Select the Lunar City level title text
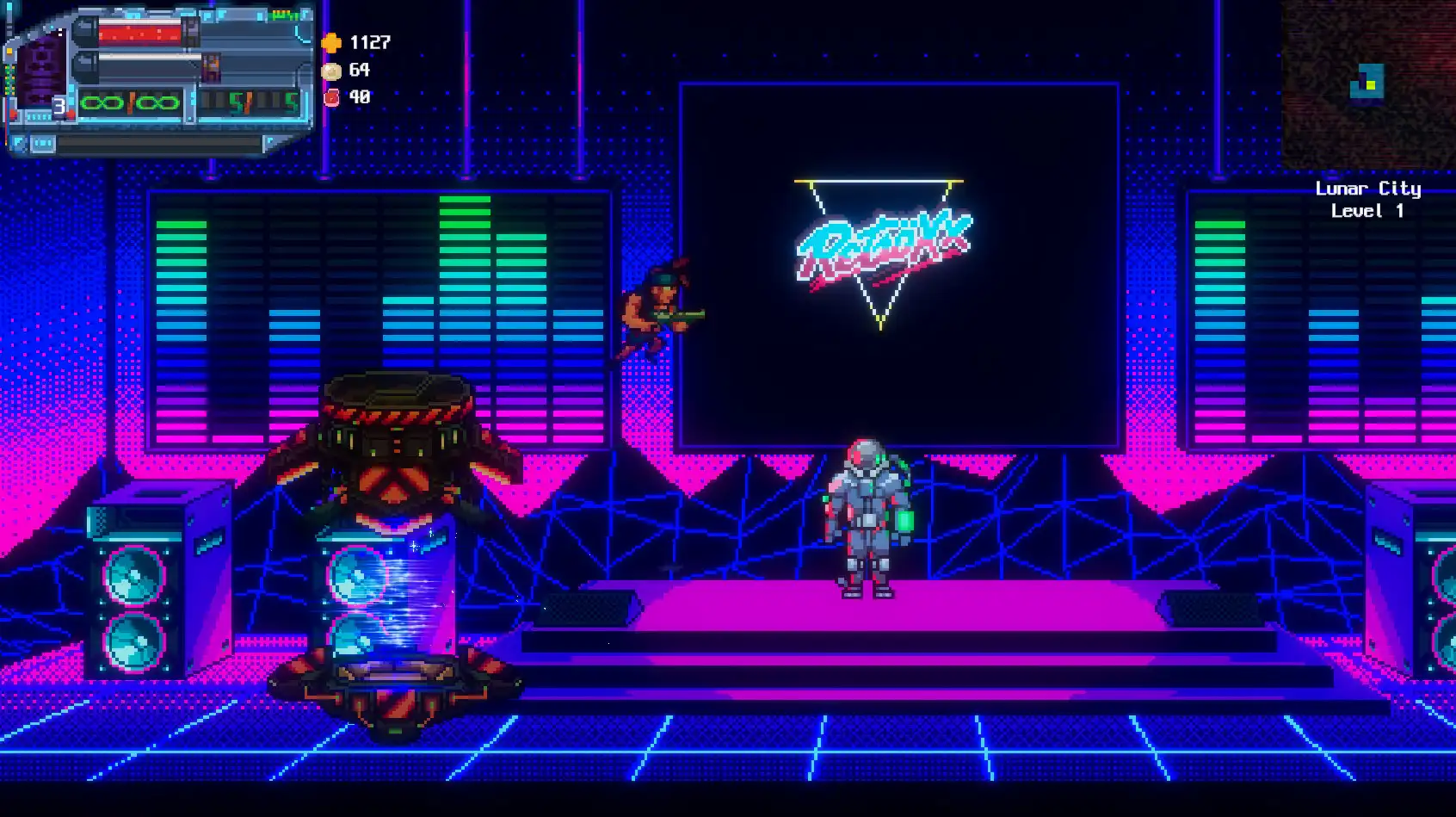This screenshot has width=1456, height=817. point(1368,189)
